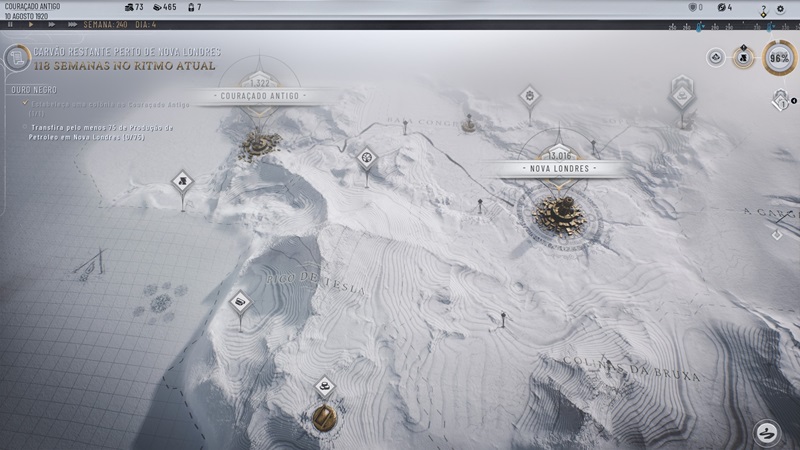
Task: Select the Nova Londres city label
Action: [558, 168]
